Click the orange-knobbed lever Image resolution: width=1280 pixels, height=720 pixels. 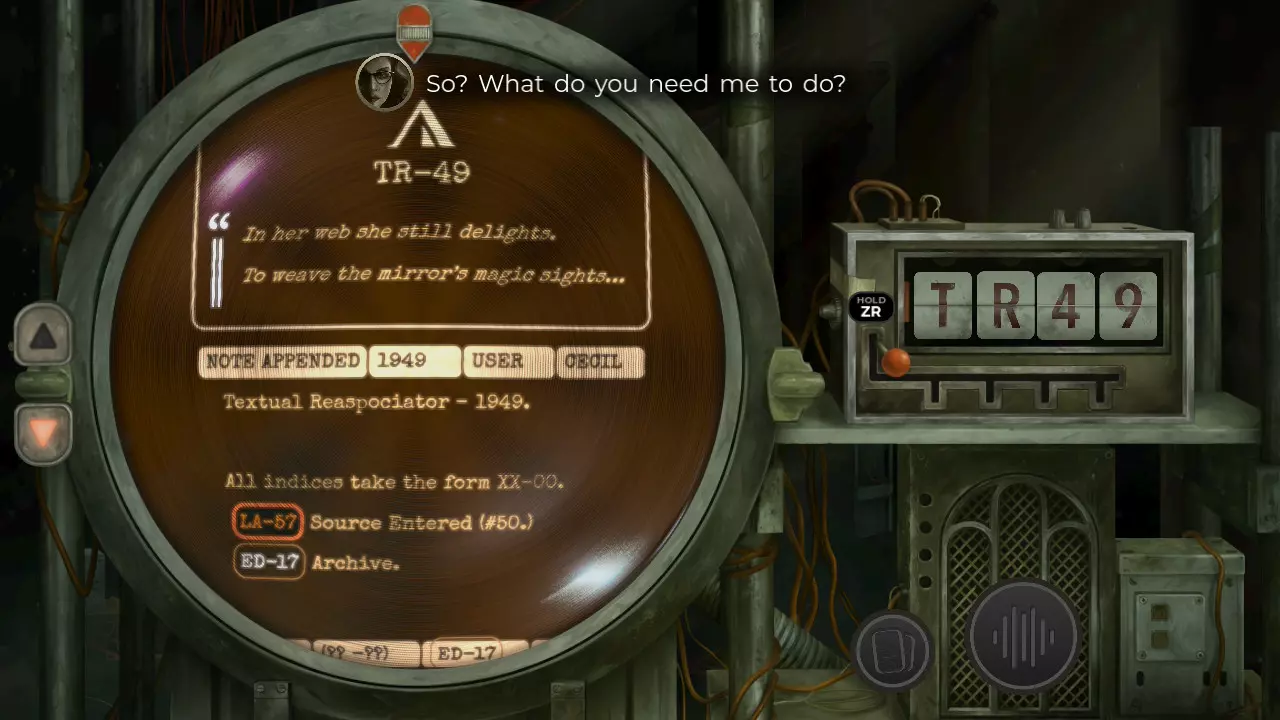click(896, 362)
